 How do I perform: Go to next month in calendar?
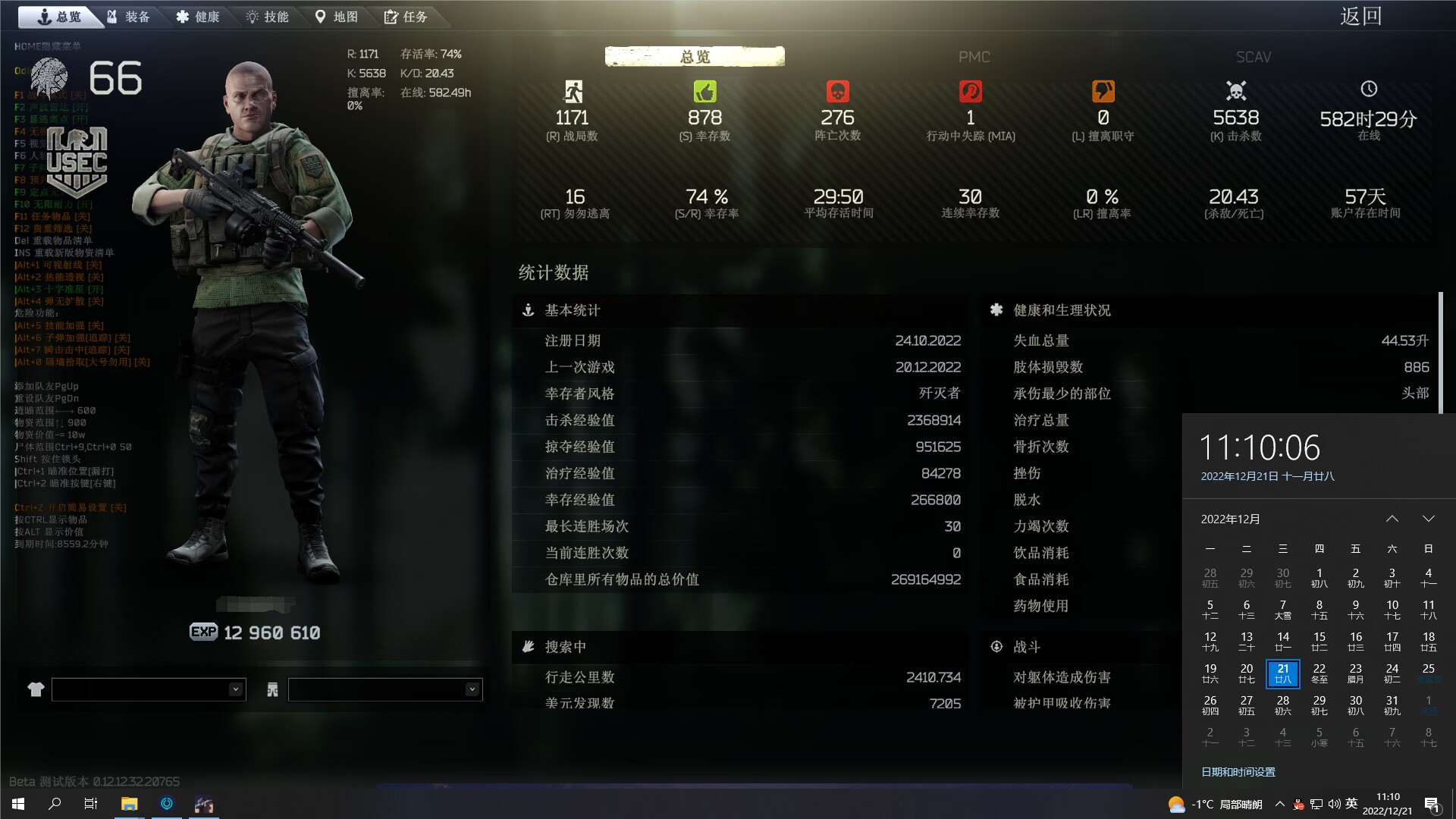click(x=1428, y=519)
